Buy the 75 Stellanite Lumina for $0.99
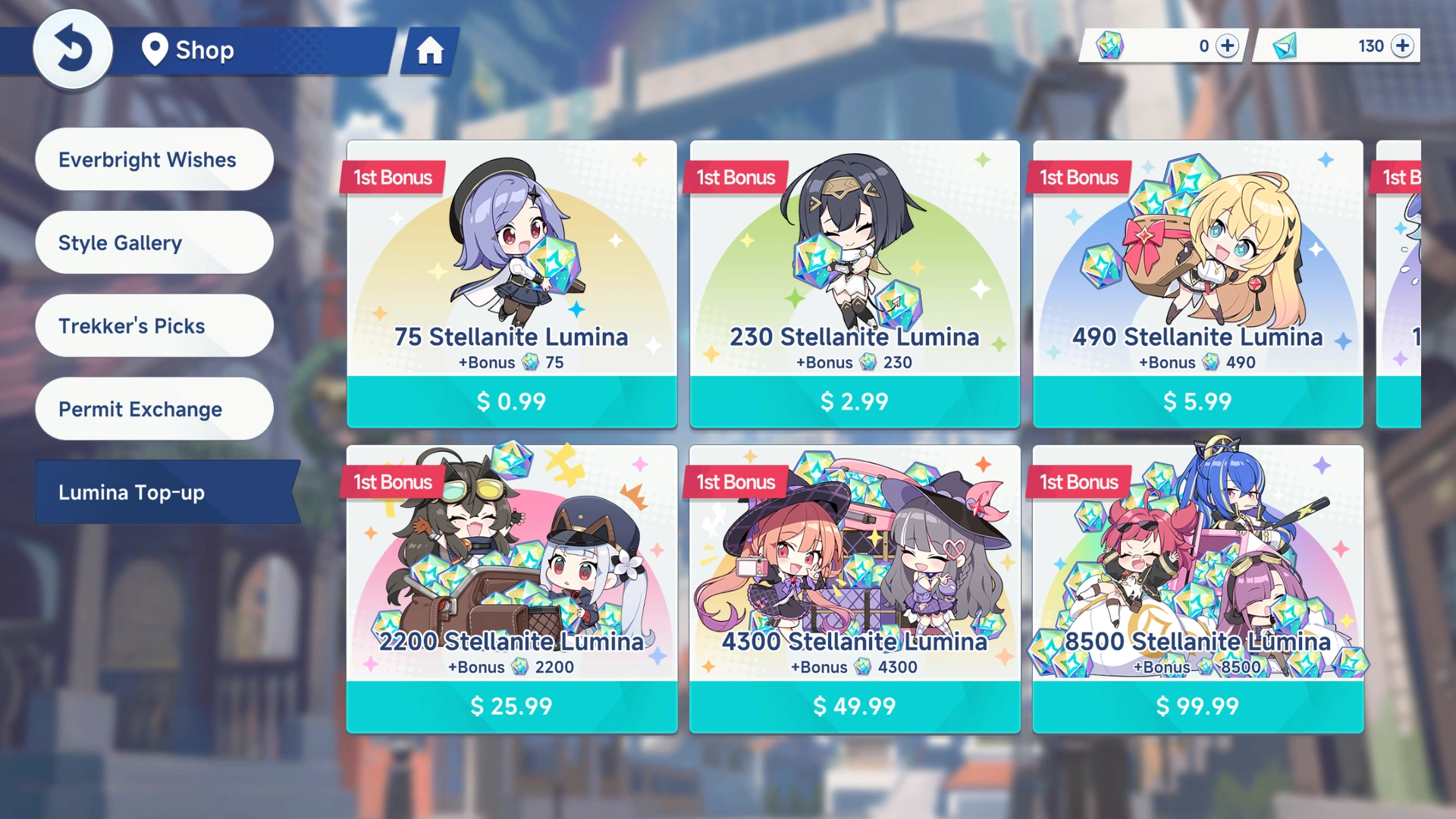 [511, 401]
